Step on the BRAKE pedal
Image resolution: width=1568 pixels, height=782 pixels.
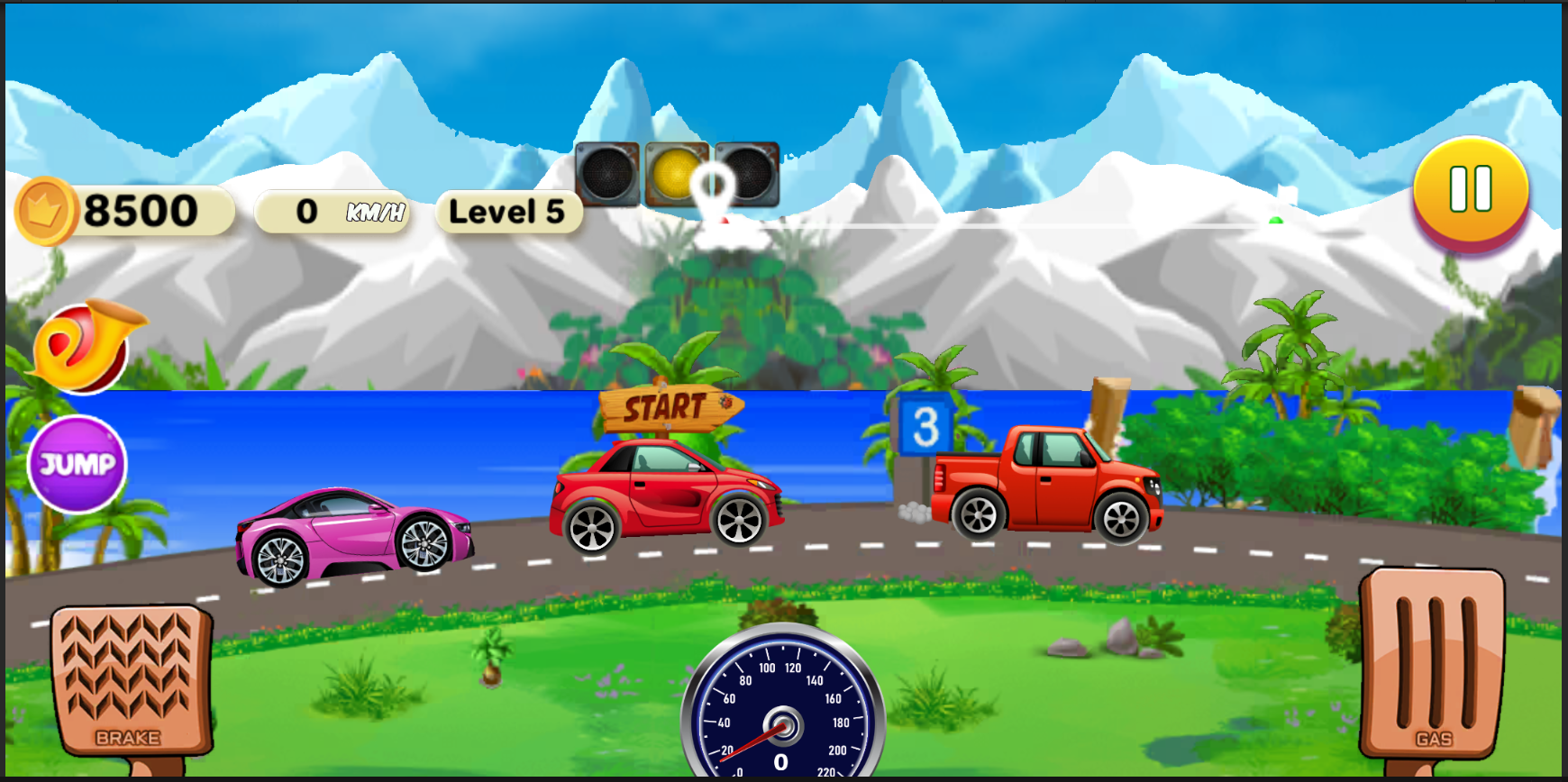click(x=130, y=682)
